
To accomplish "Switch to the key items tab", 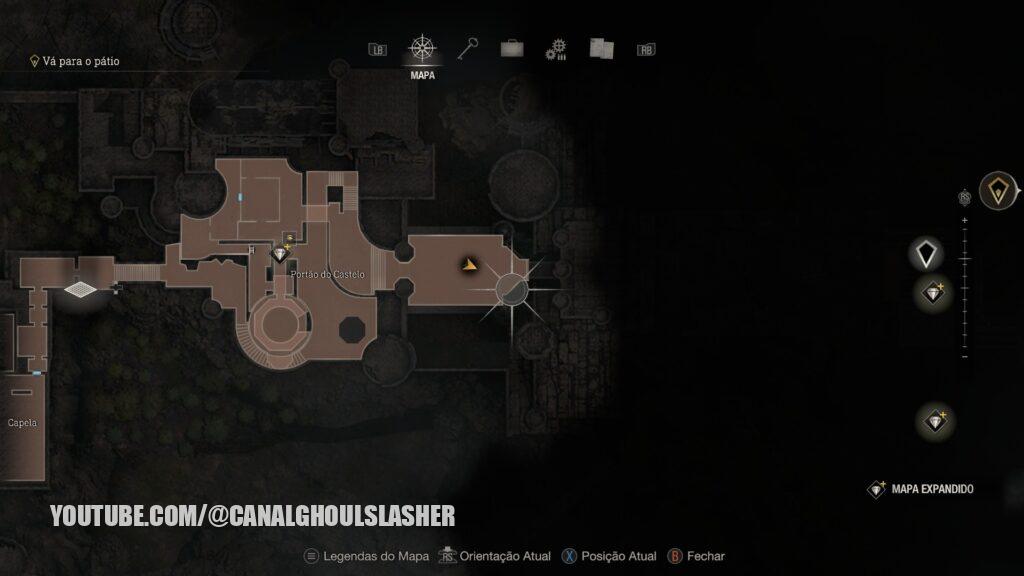I will (469, 48).
